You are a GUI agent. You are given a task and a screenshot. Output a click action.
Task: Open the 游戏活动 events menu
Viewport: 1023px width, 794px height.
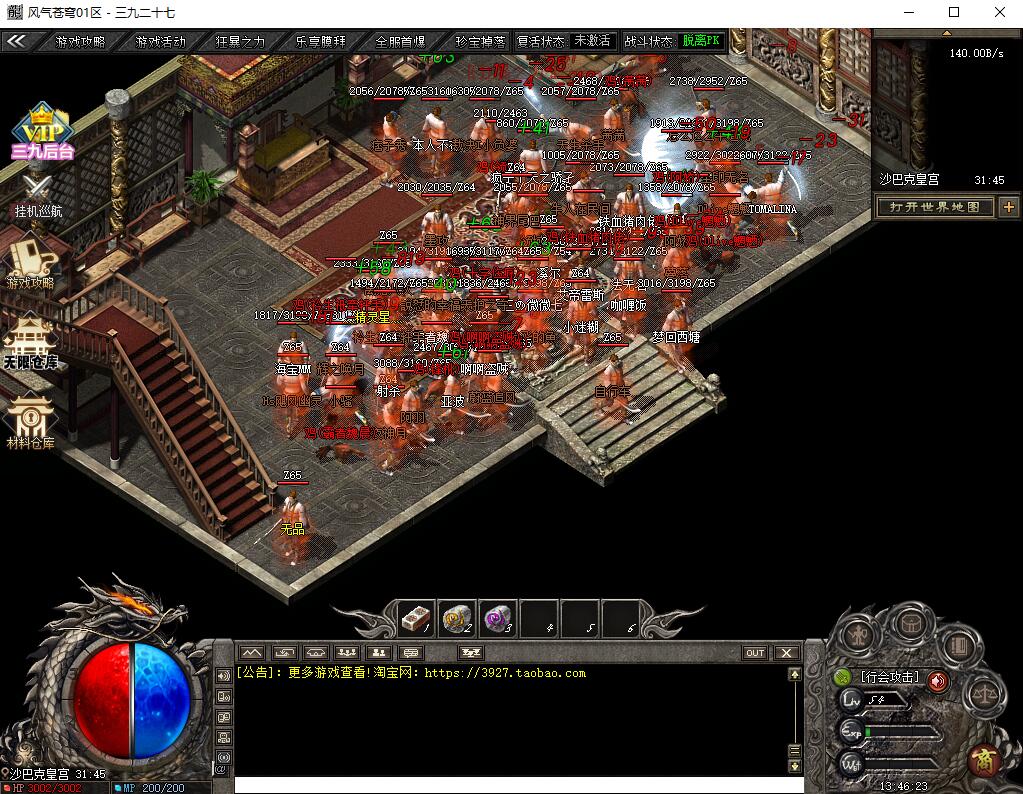pos(160,41)
